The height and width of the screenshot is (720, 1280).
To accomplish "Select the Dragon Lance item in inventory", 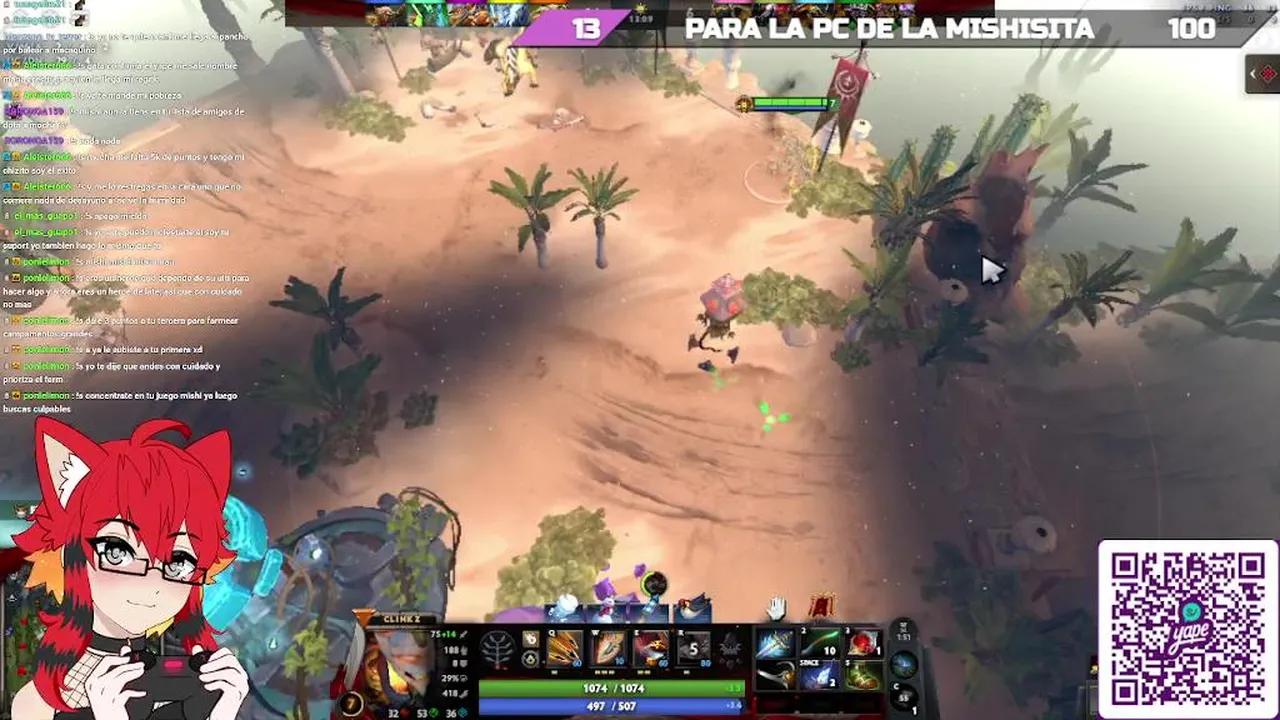I will pos(778,641).
